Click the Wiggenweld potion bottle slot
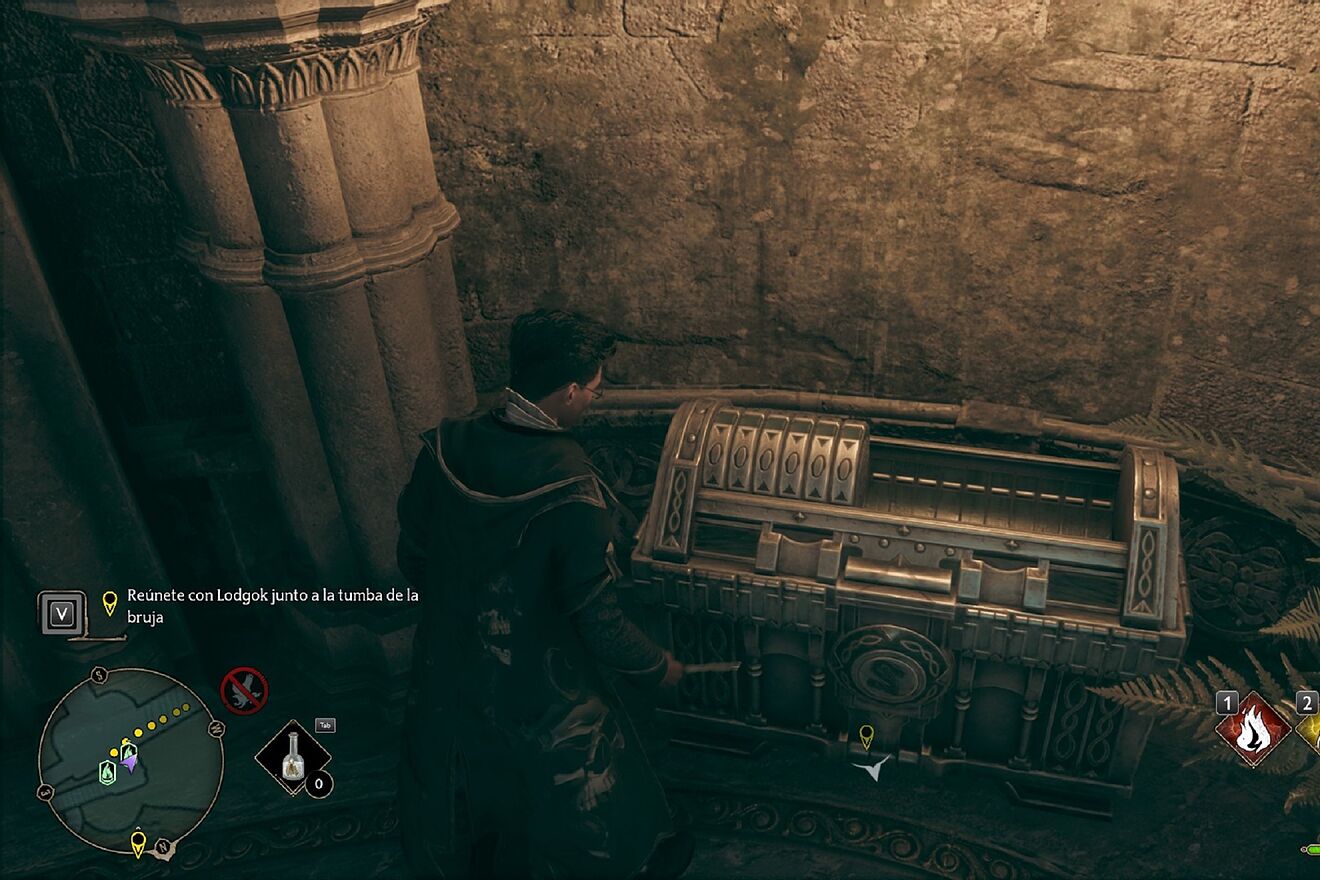1320x880 pixels. [x=293, y=757]
